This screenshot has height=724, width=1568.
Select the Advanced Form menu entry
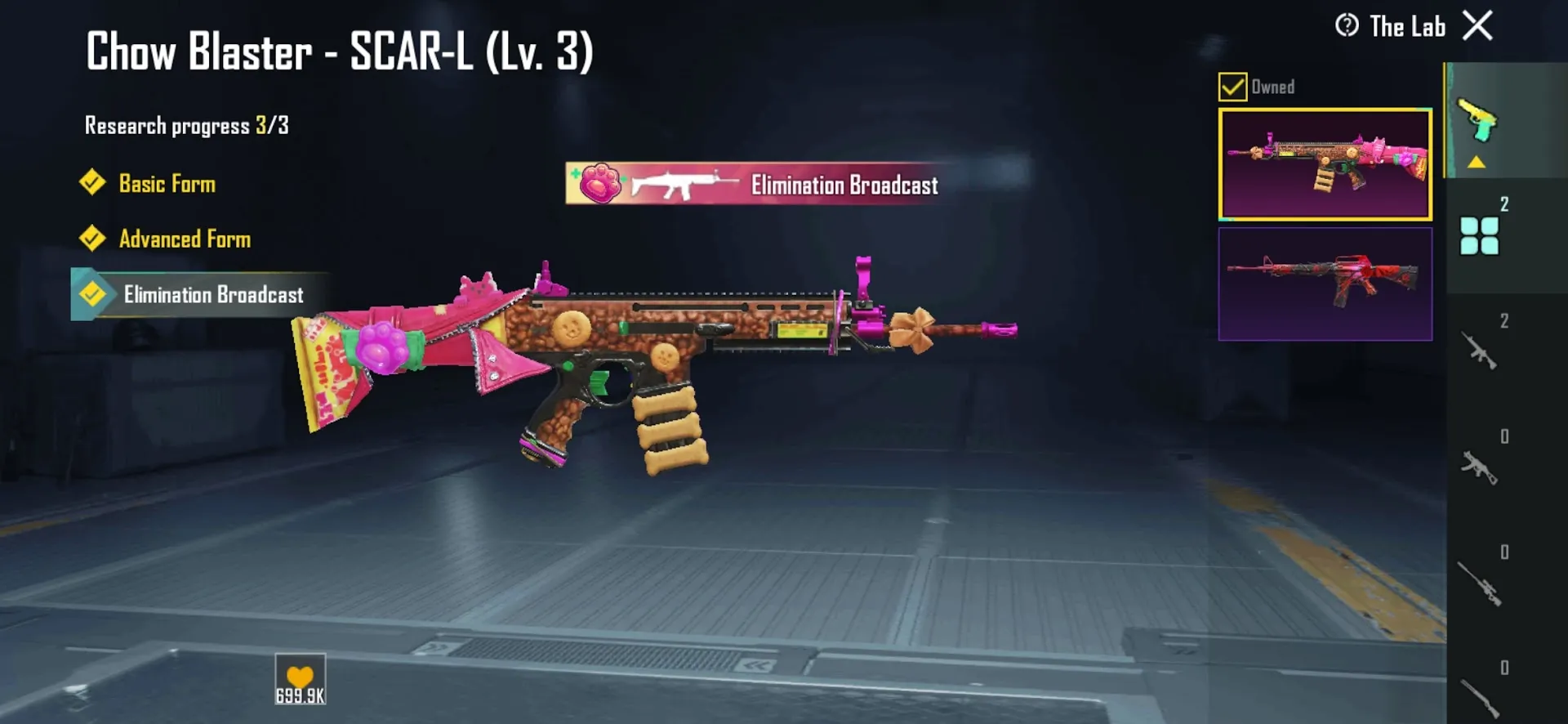coord(185,239)
